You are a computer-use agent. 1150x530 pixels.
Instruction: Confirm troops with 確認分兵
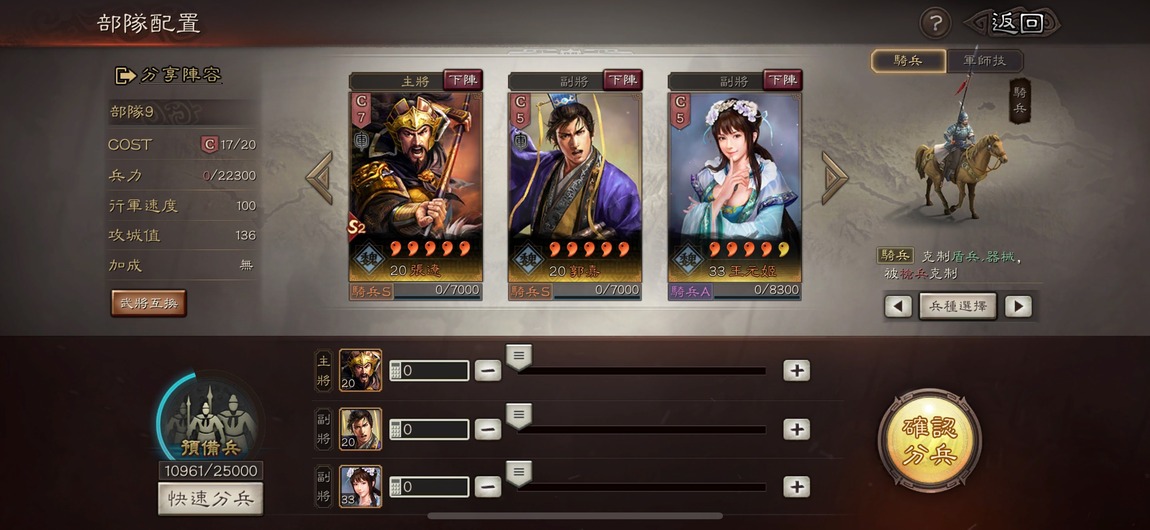[x=929, y=440]
